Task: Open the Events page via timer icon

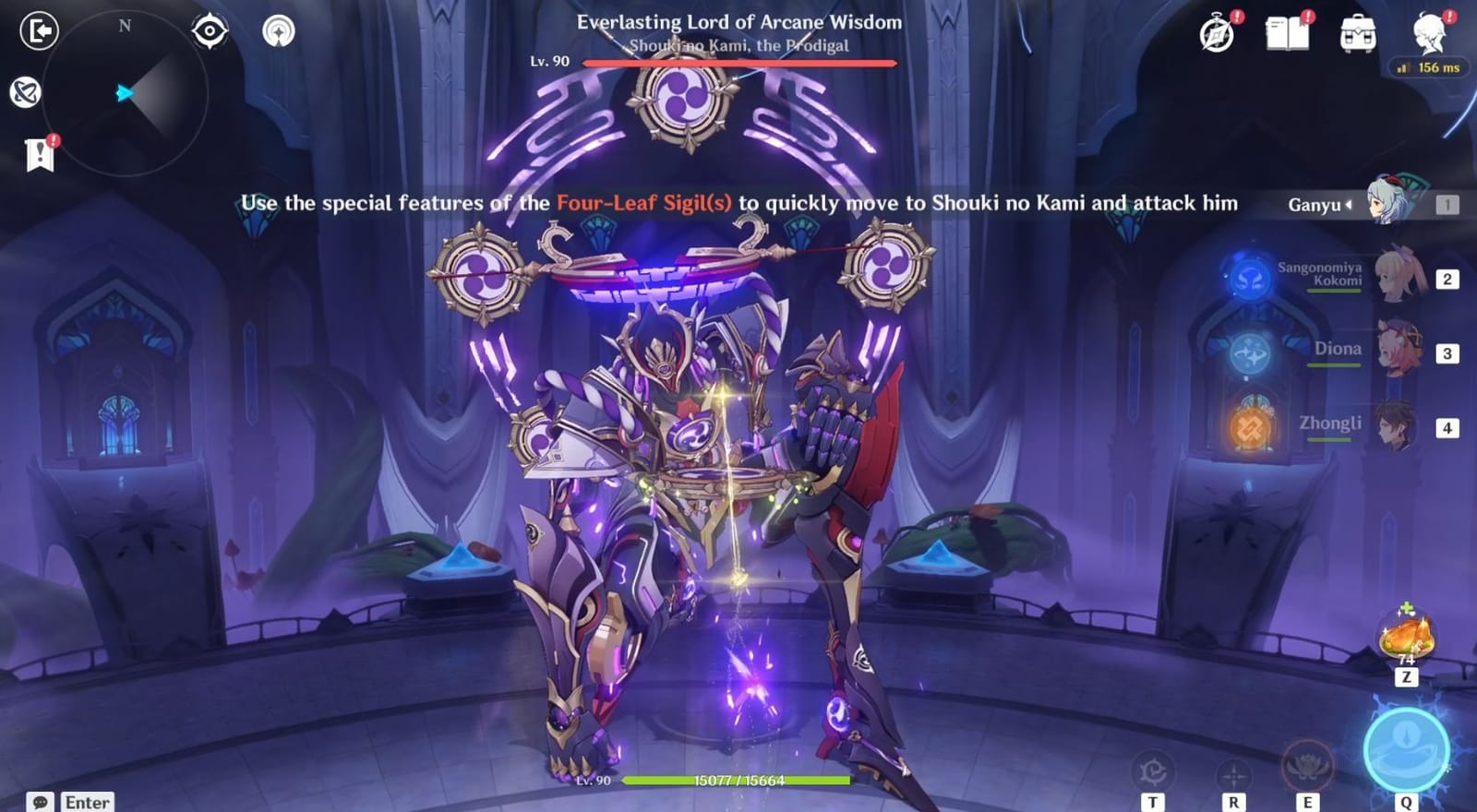Action: 1216,32
